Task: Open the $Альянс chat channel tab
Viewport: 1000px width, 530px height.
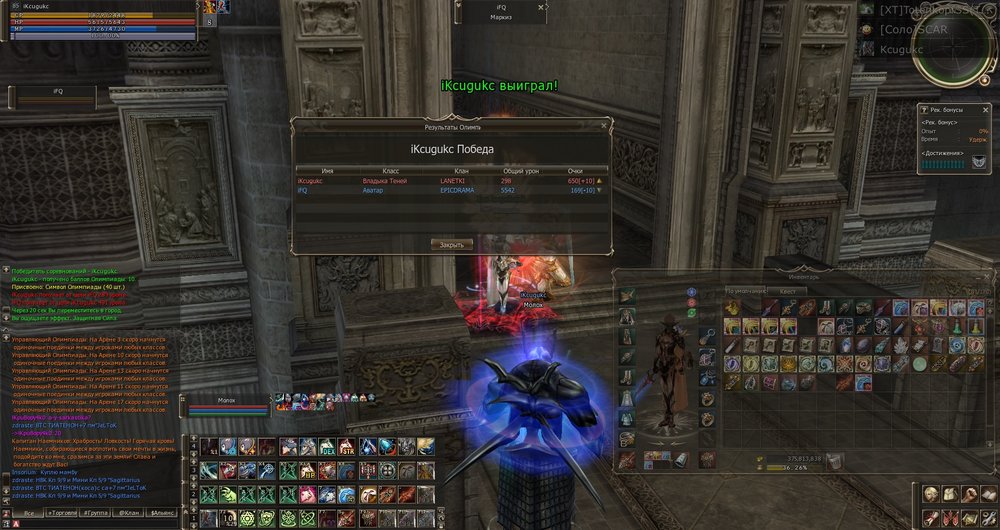Action: click(x=163, y=512)
